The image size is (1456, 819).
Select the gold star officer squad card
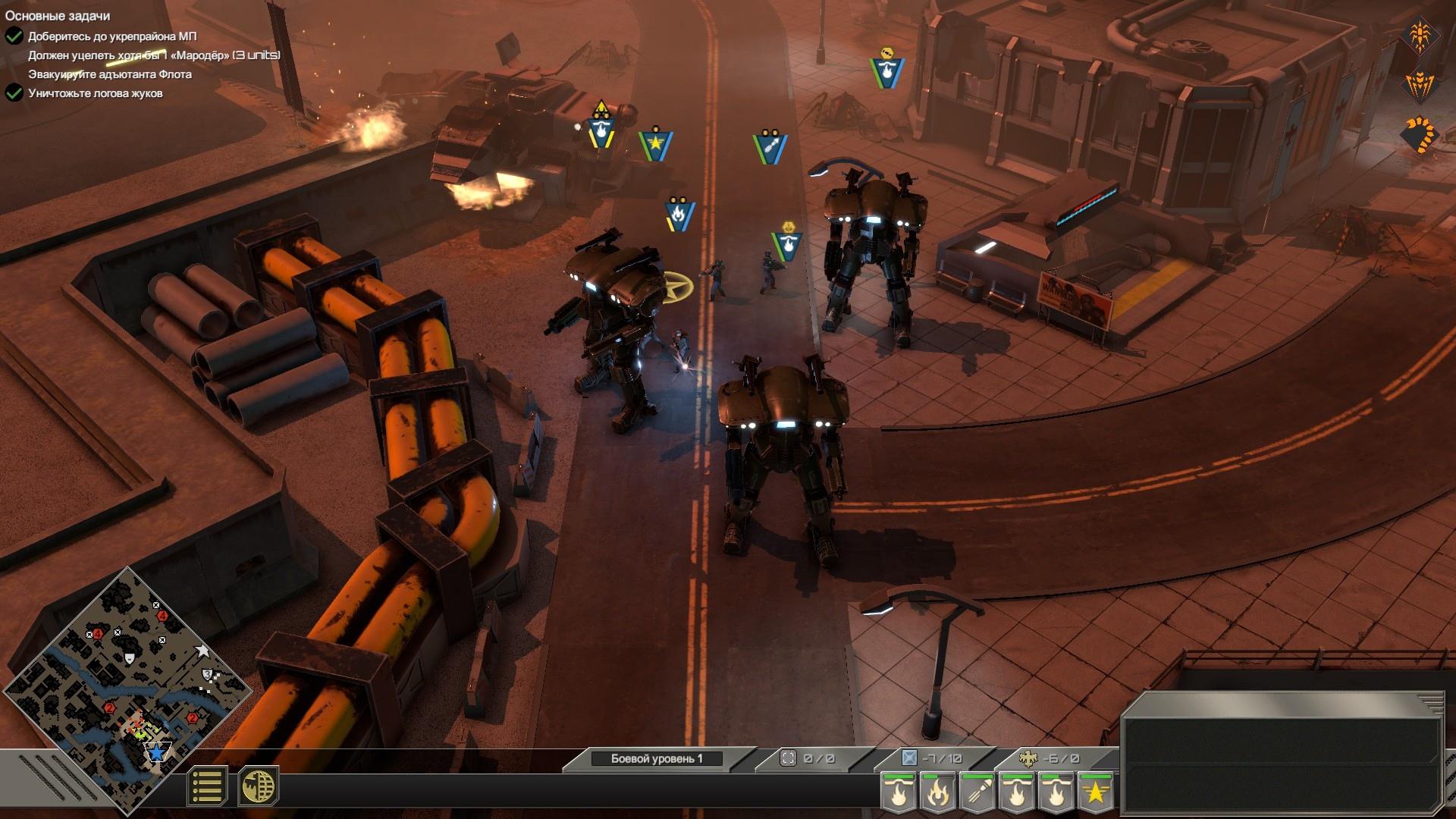pyautogui.click(x=1095, y=793)
